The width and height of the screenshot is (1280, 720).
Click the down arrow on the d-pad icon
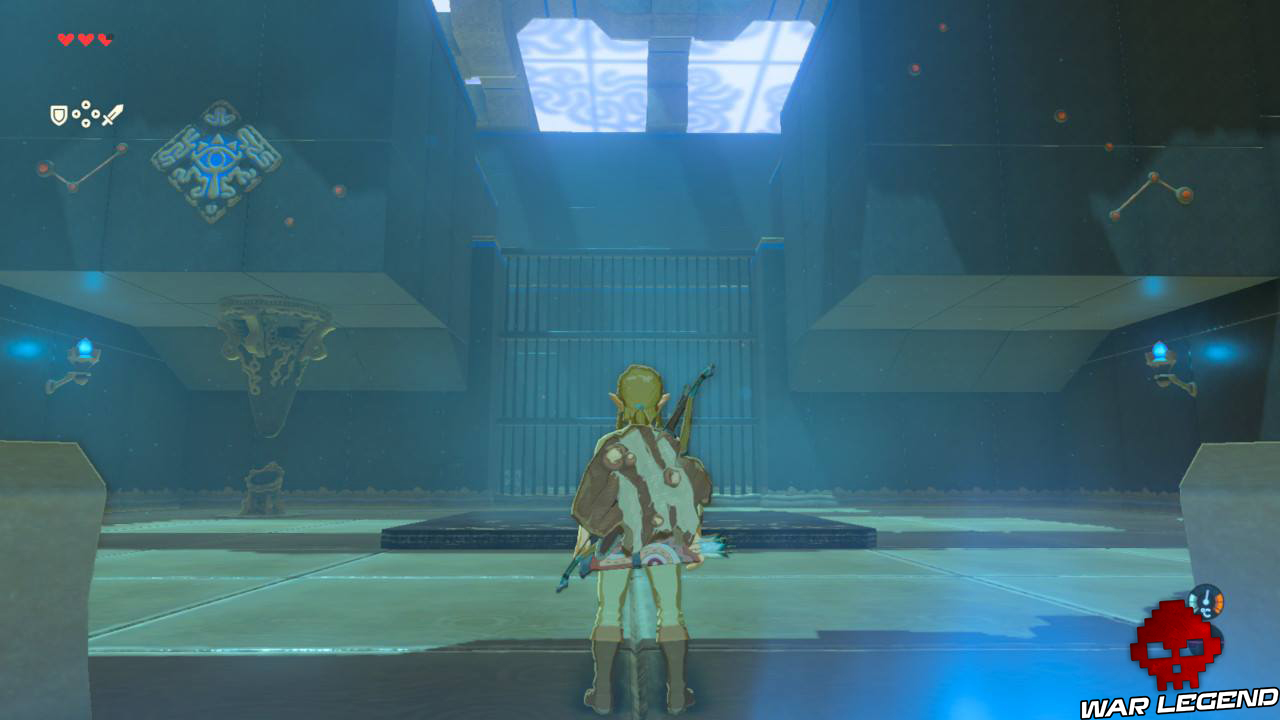(86, 122)
